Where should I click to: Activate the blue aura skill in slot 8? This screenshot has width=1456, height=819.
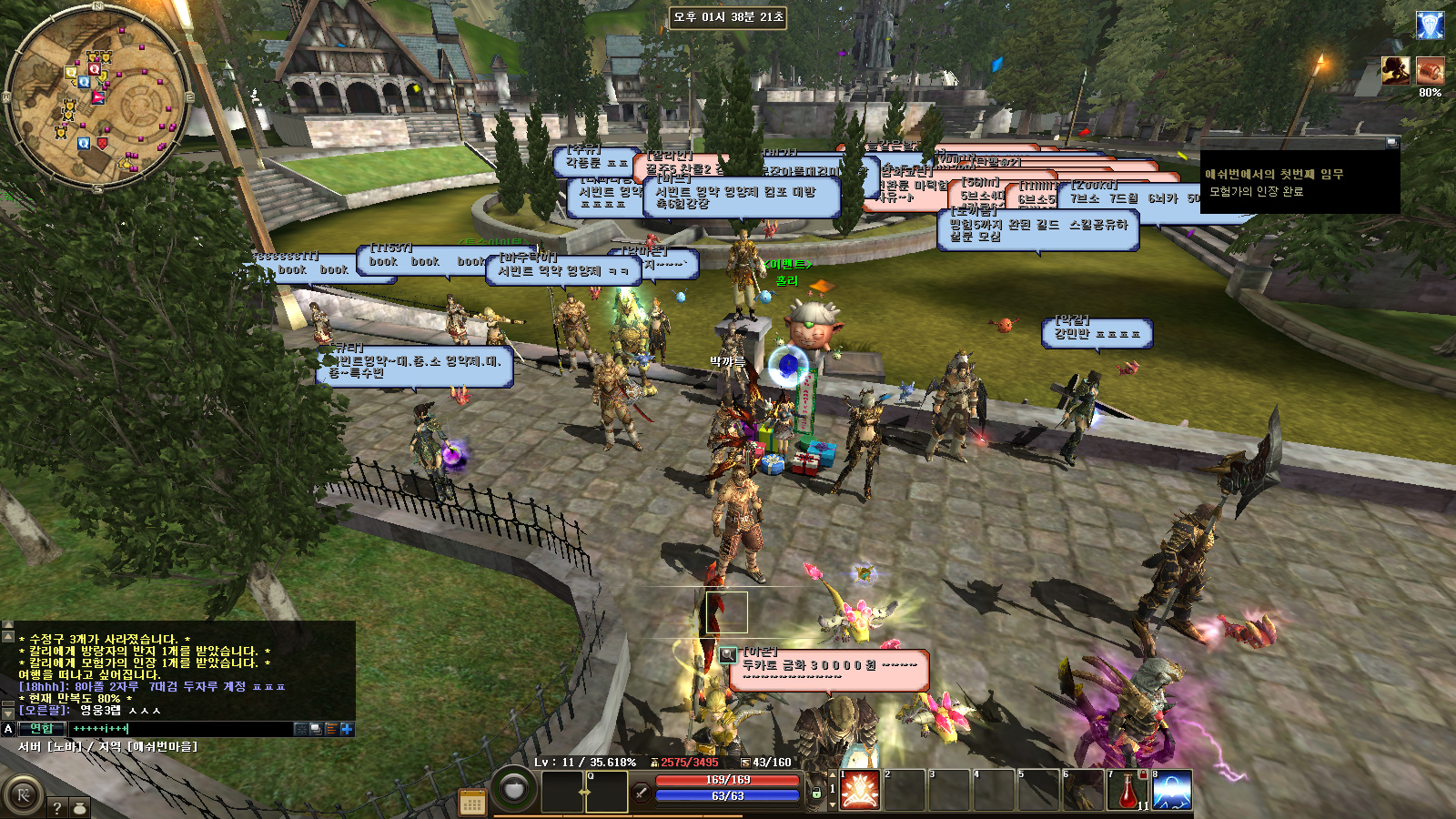tap(1172, 790)
